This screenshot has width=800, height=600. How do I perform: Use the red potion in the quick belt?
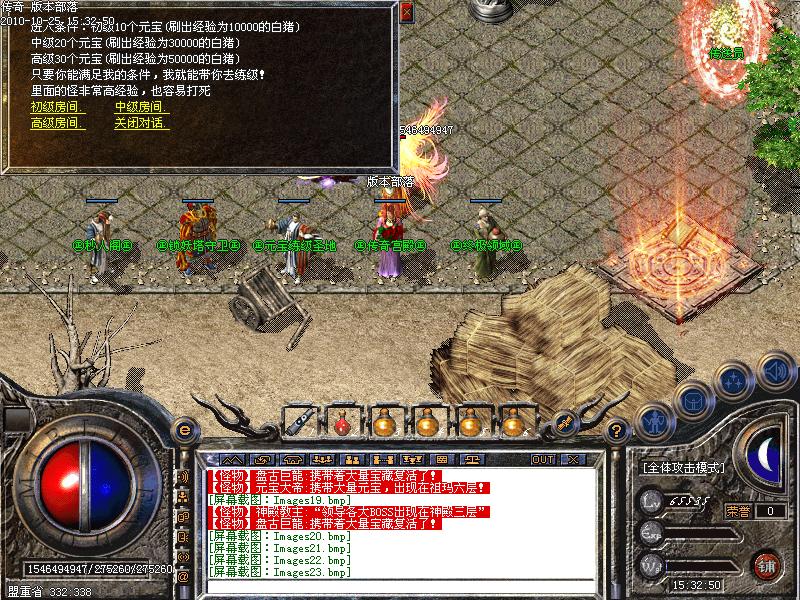[x=341, y=423]
